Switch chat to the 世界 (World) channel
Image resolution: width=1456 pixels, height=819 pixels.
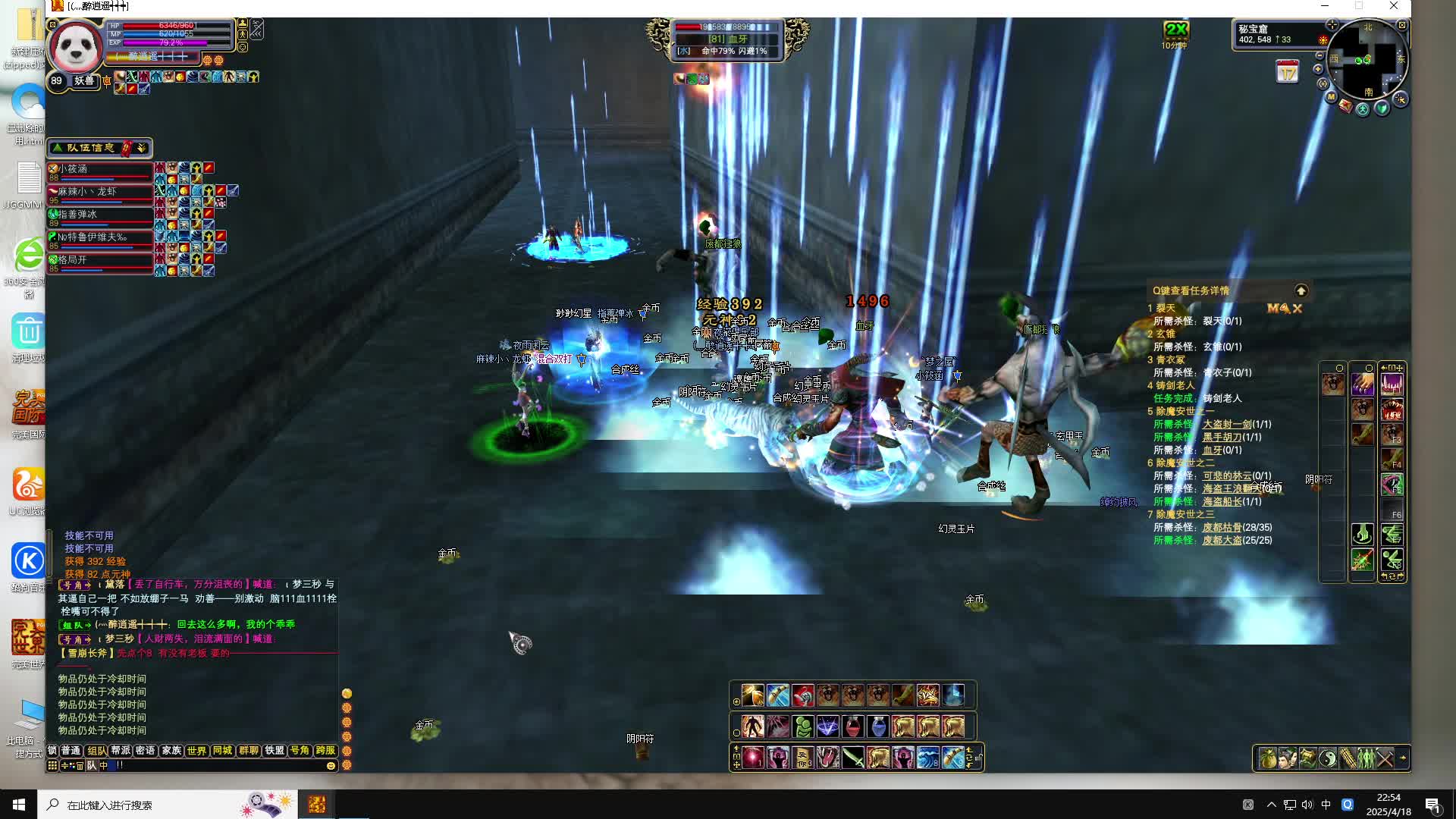pos(196,750)
